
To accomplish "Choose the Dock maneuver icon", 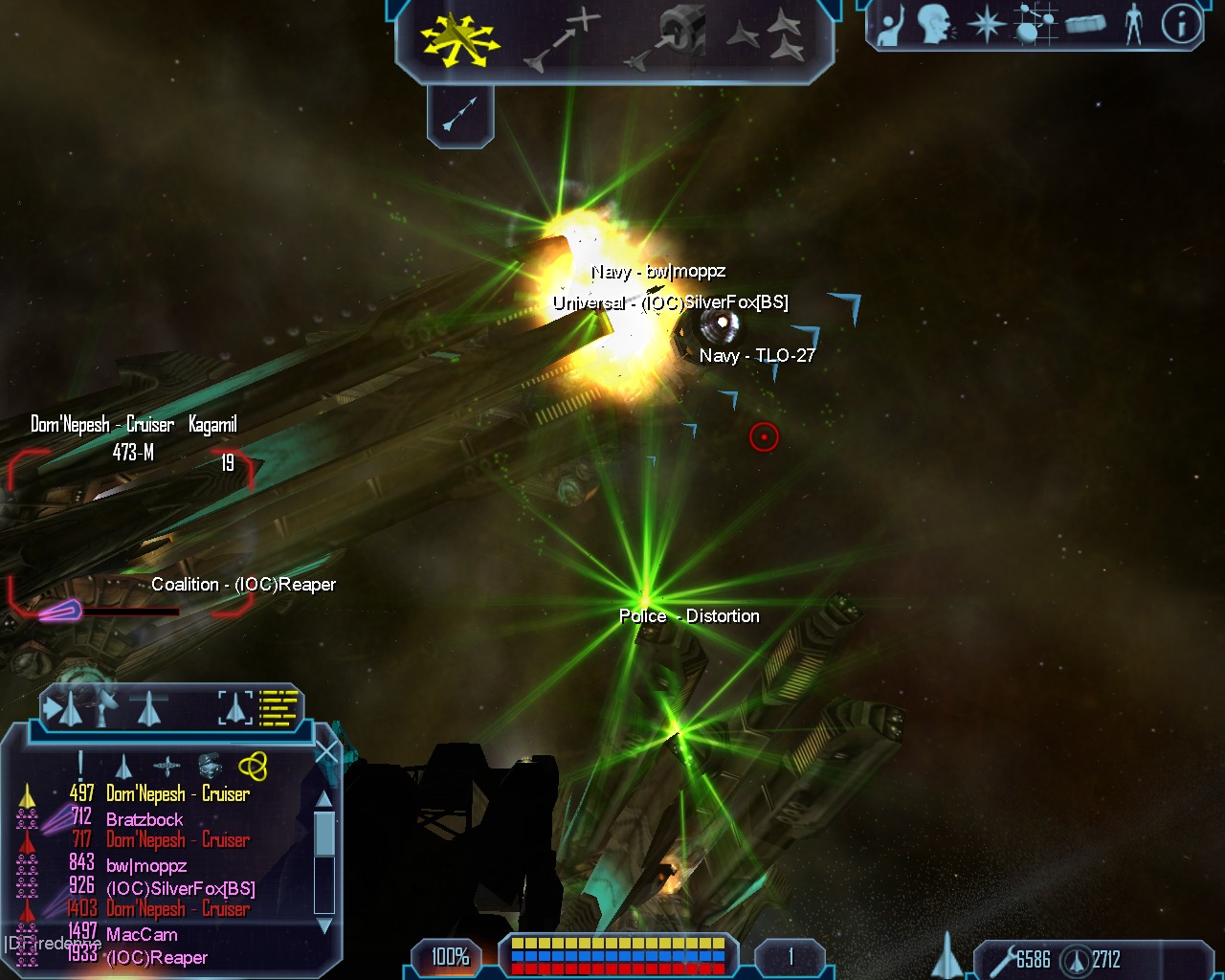I will point(668,38).
